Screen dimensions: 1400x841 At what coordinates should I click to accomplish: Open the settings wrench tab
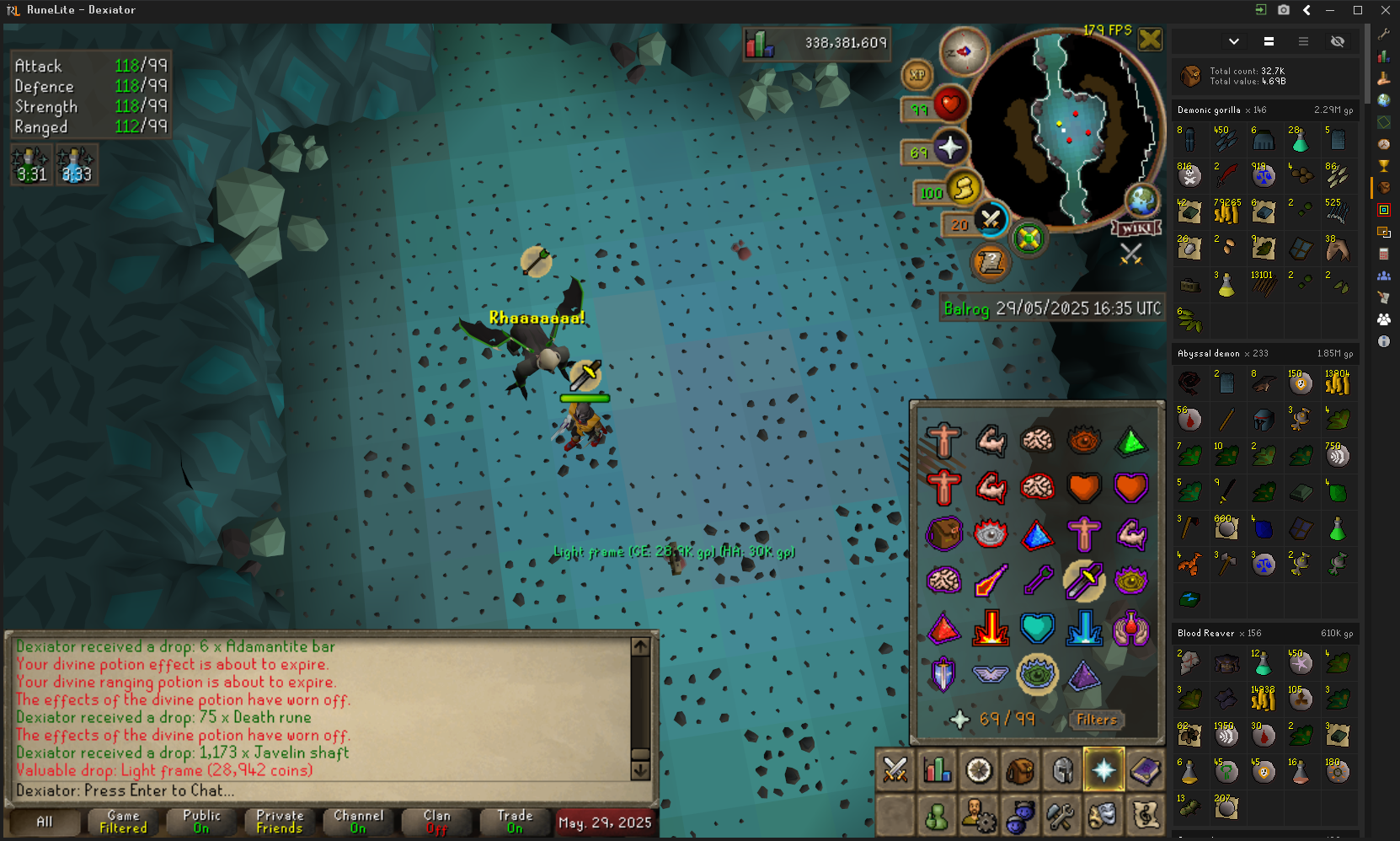point(1061,816)
